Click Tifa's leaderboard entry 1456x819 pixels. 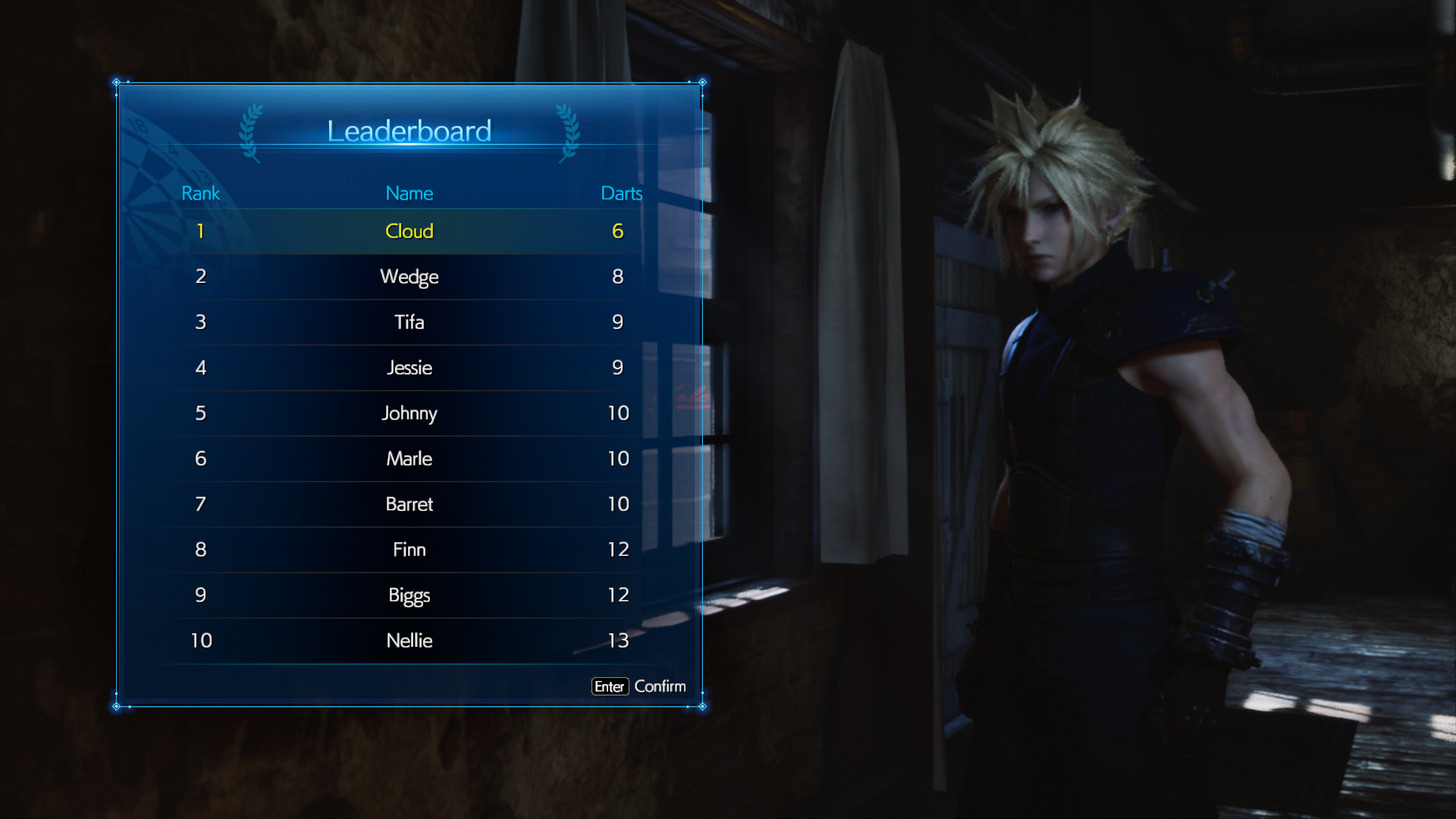[409, 322]
